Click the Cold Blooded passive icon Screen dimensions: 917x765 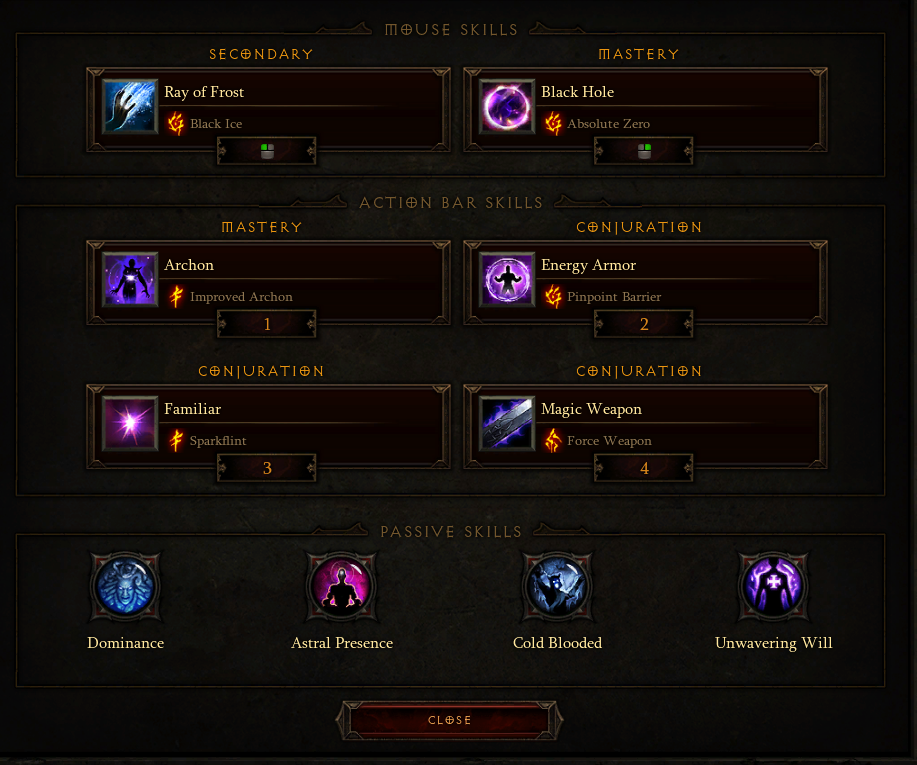pyautogui.click(x=557, y=587)
